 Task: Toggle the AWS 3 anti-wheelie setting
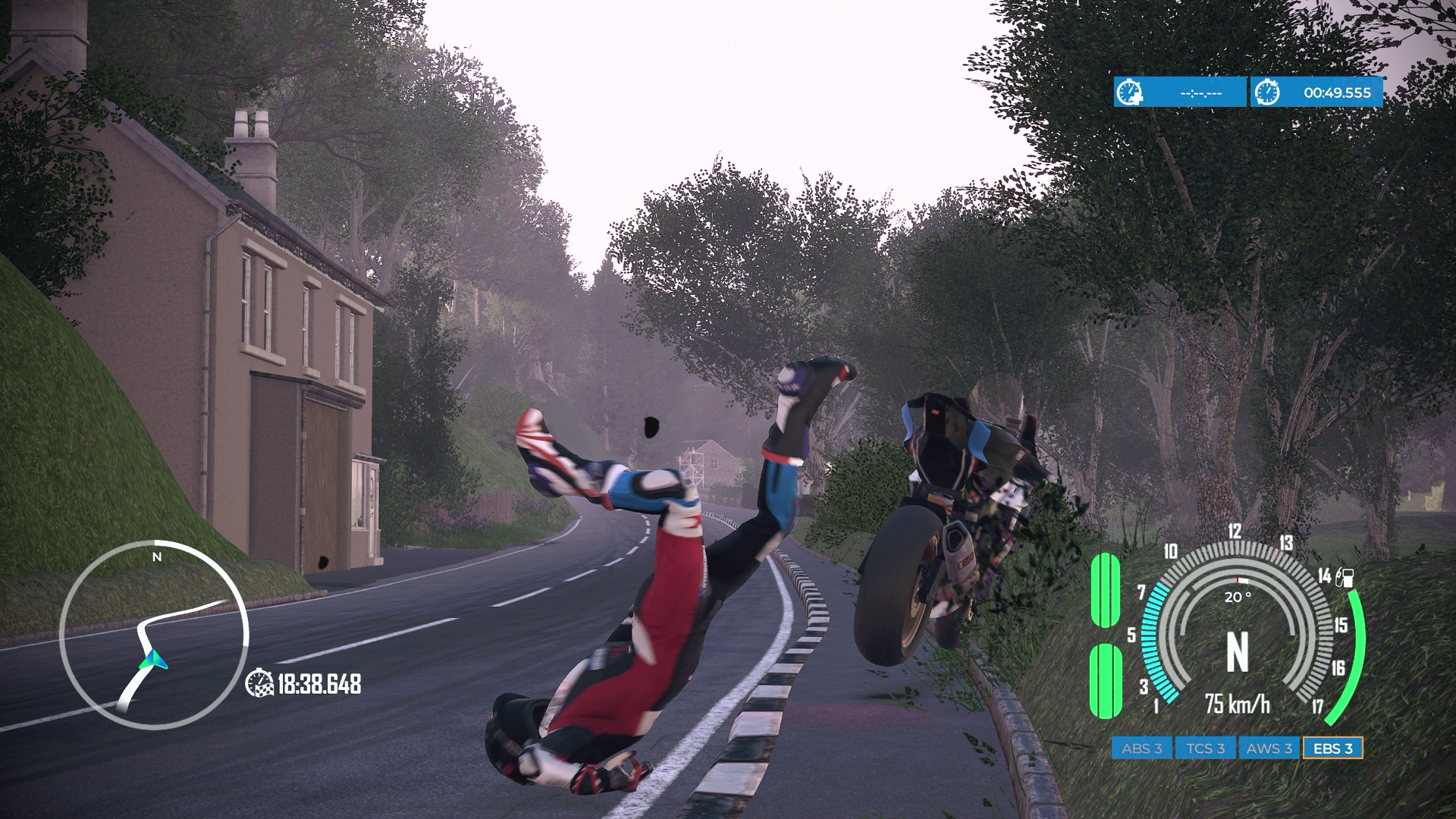pos(1269,748)
